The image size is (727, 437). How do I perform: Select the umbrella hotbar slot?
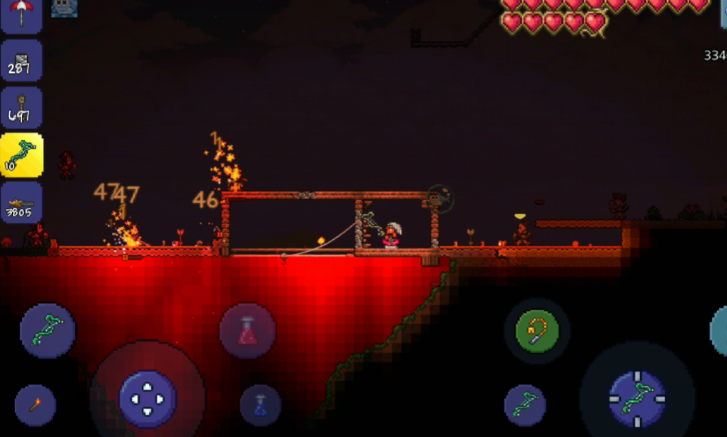point(20,10)
